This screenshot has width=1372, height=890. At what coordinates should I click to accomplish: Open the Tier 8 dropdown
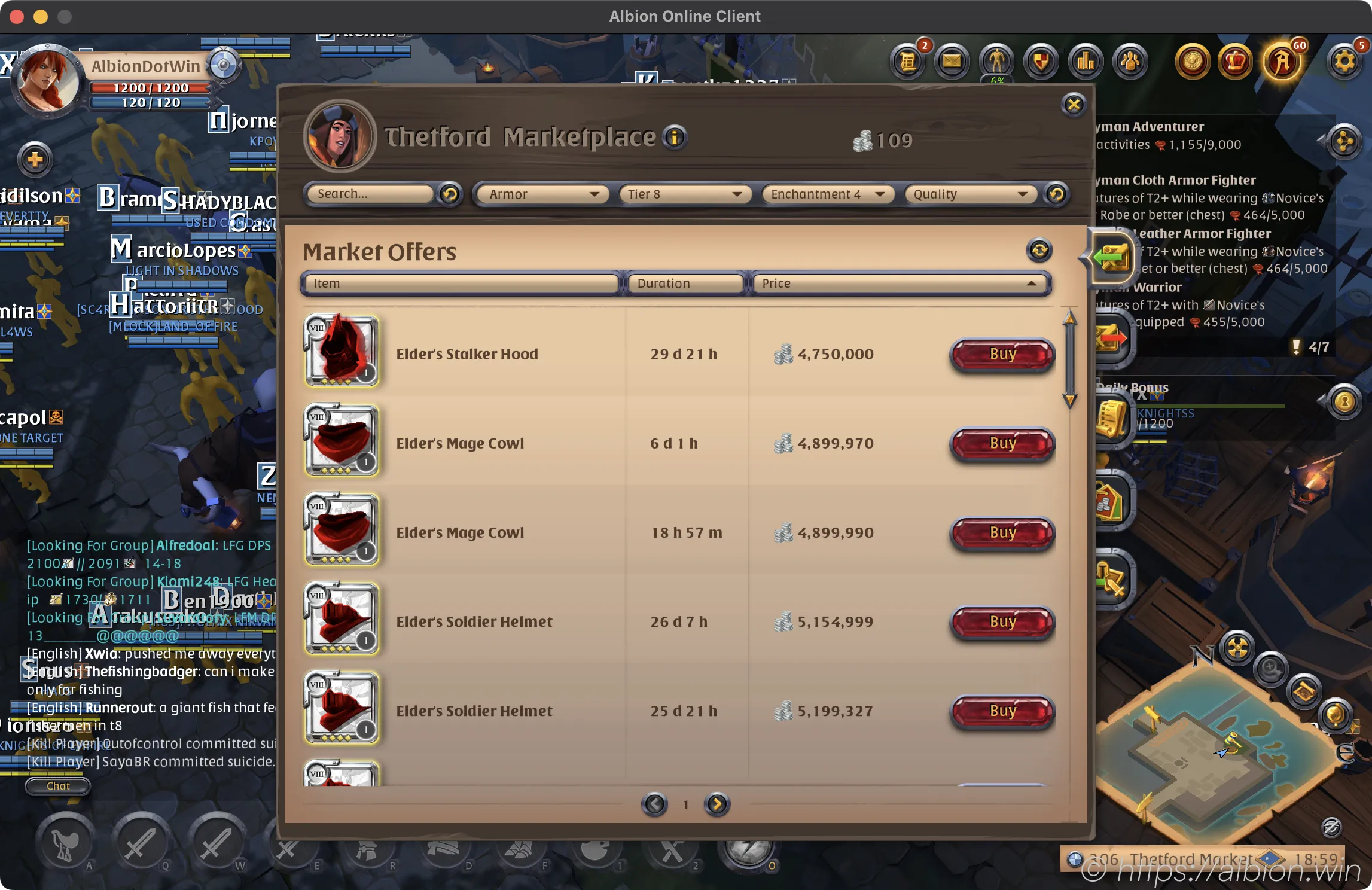[684, 194]
